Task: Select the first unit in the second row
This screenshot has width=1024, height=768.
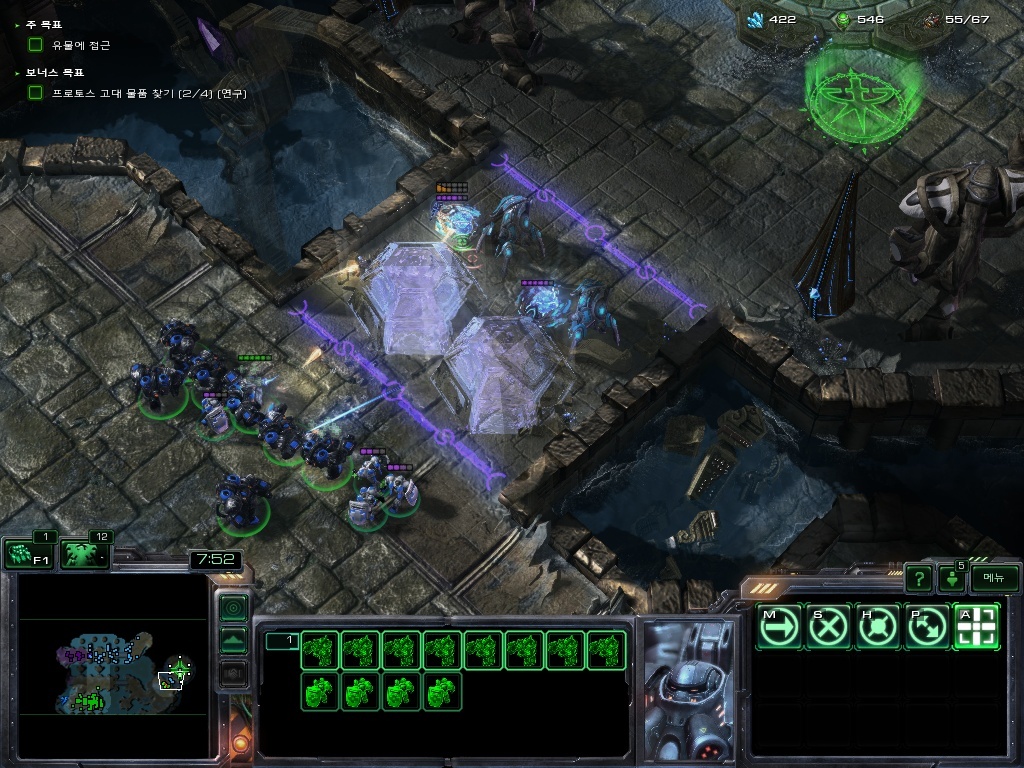Action: (319, 692)
